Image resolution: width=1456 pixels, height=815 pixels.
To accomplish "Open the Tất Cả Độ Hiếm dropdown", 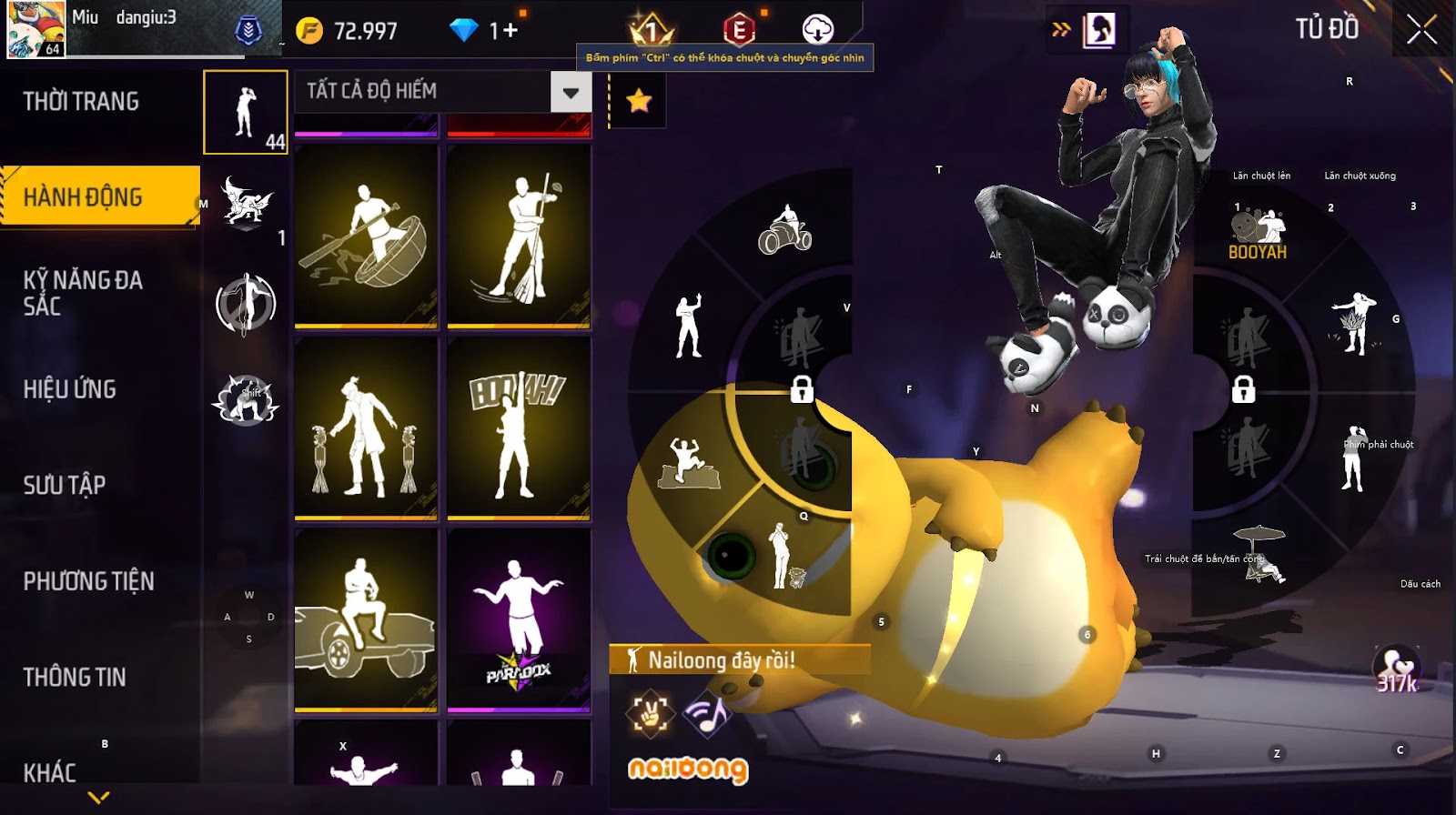I will 443,92.
